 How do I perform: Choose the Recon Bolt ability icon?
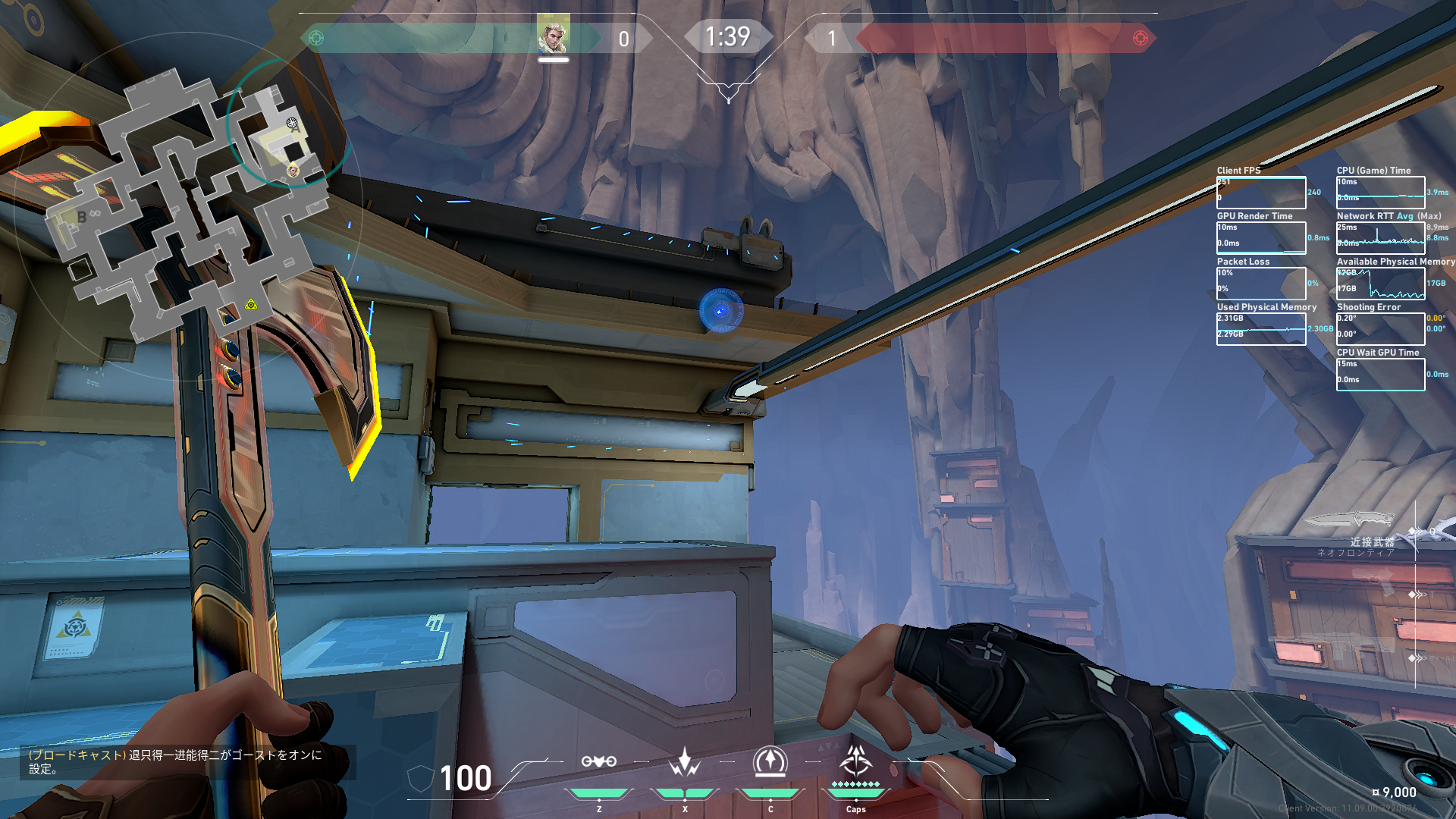click(x=770, y=763)
